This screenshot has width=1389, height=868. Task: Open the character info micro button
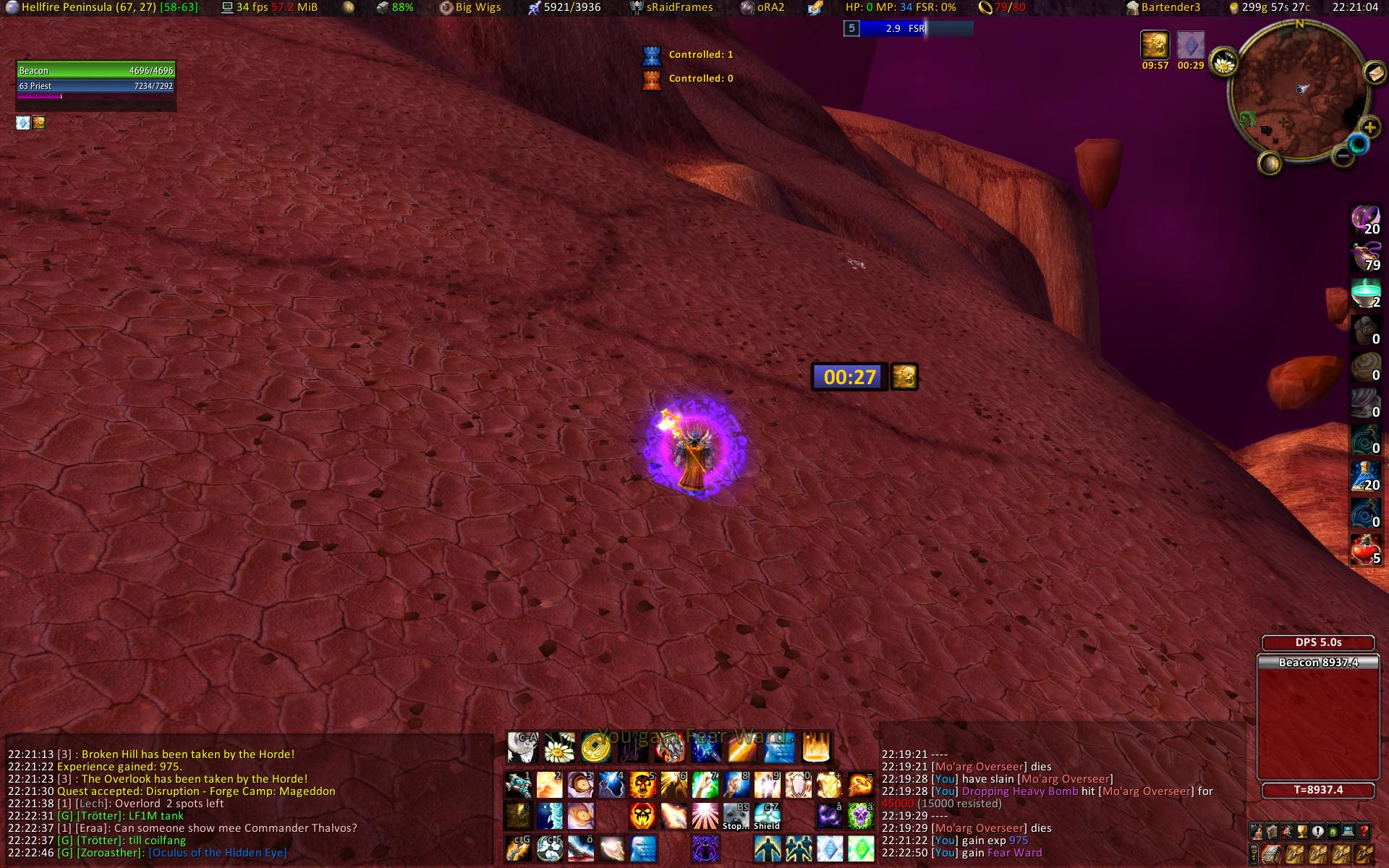(x=1257, y=831)
